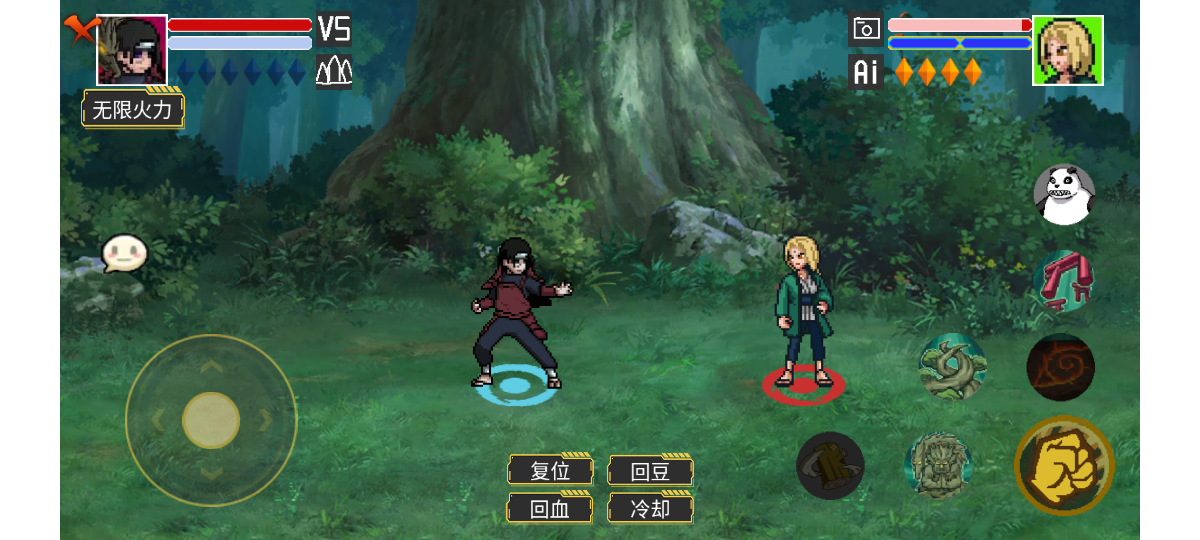
Task: Click the camera screenshot icon
Action: (866, 29)
